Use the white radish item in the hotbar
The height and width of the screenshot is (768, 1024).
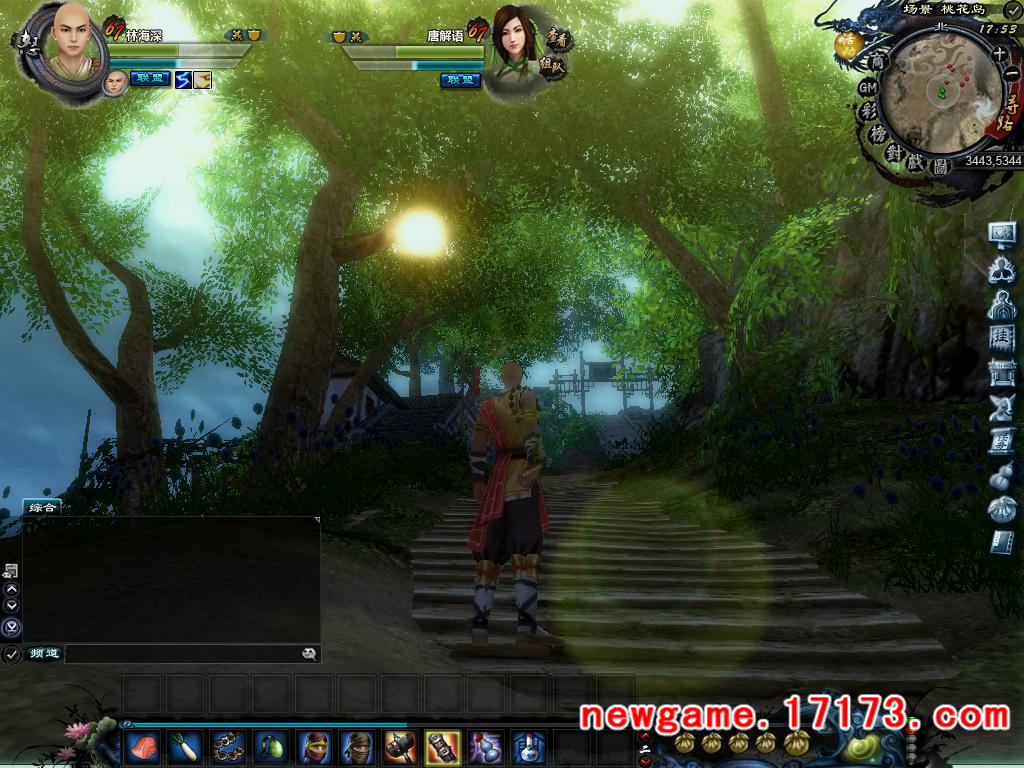coord(184,746)
